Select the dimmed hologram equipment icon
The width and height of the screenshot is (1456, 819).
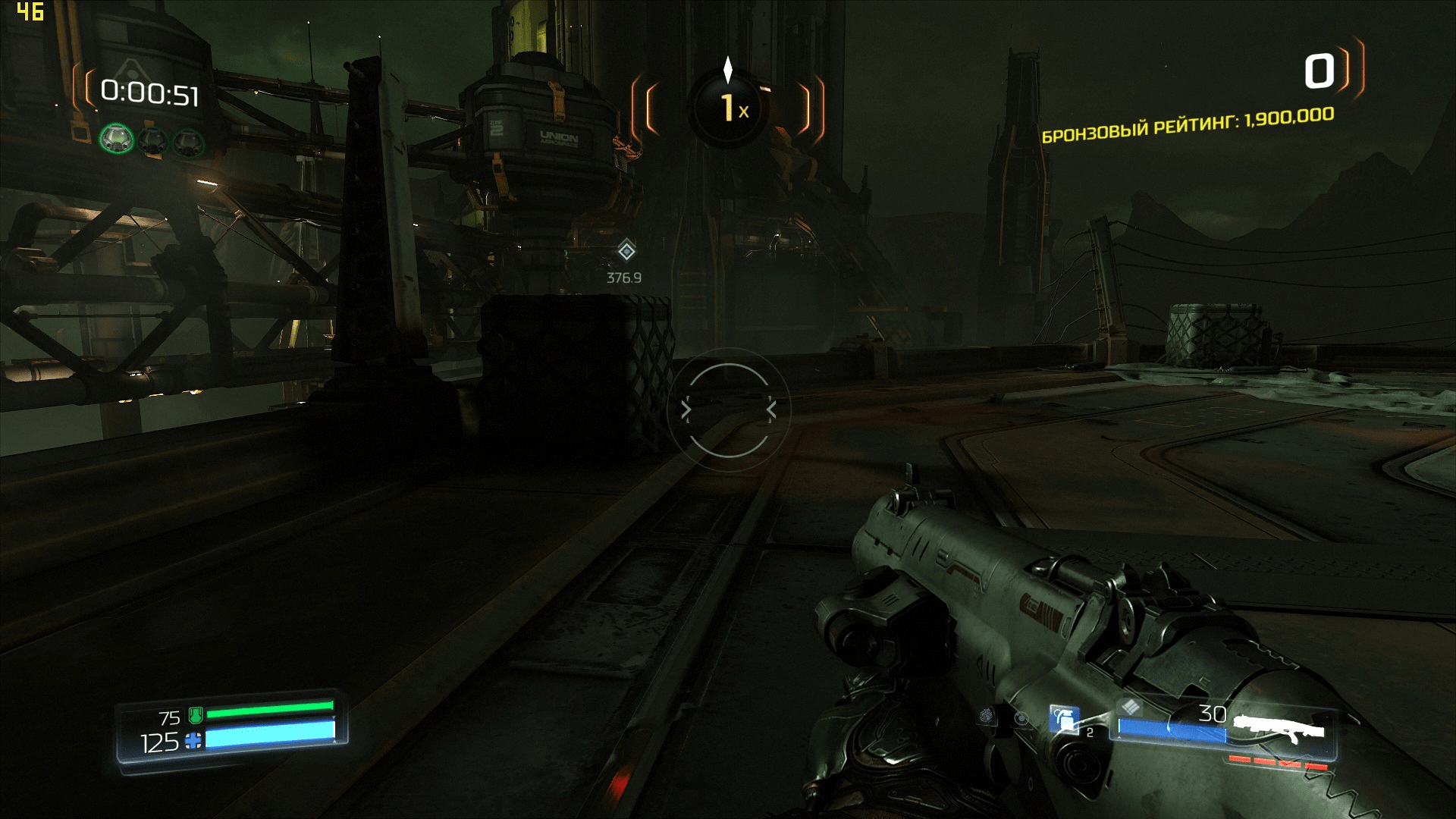pyautogui.click(x=1022, y=717)
